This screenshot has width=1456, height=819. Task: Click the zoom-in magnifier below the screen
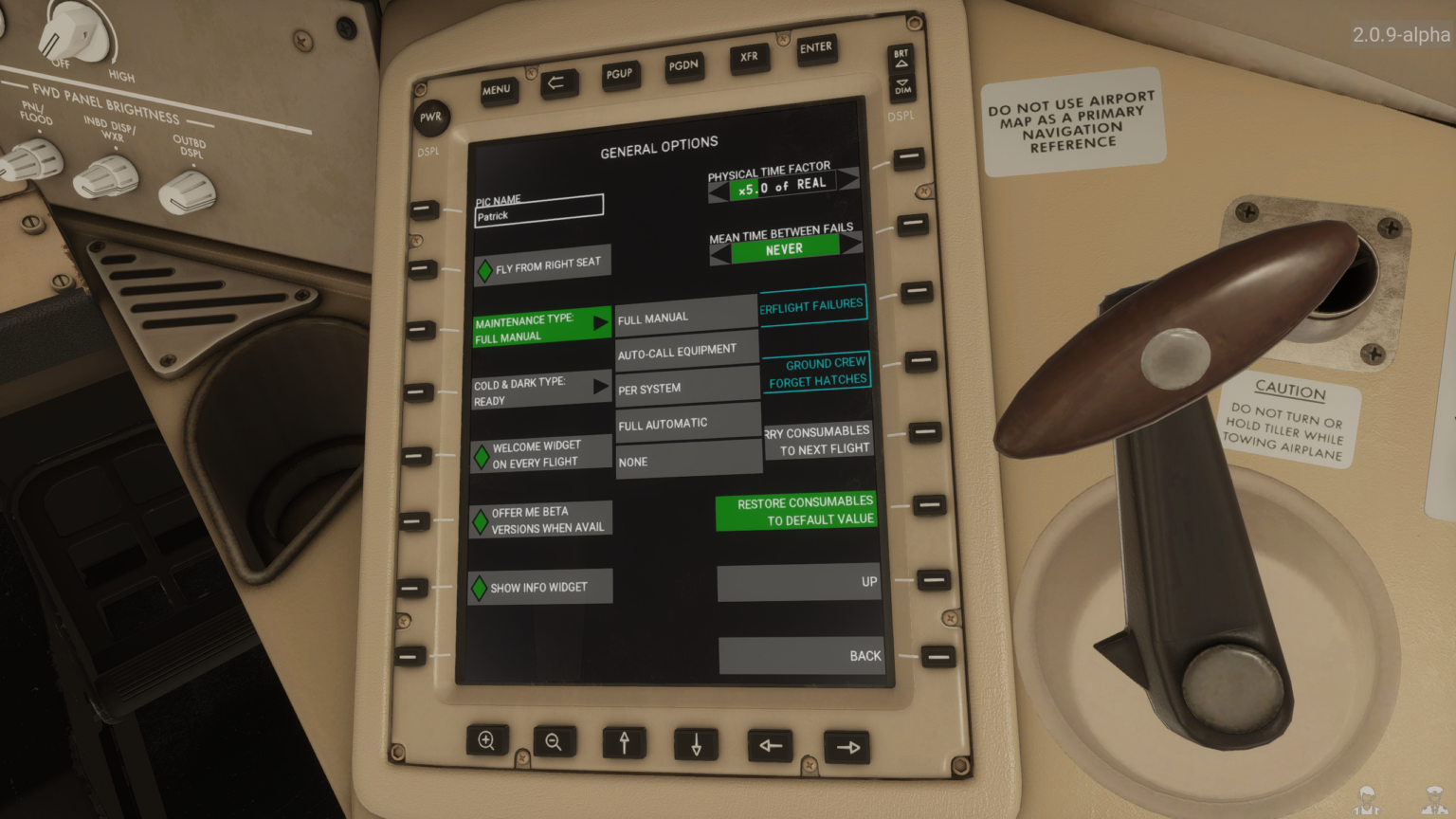click(487, 740)
